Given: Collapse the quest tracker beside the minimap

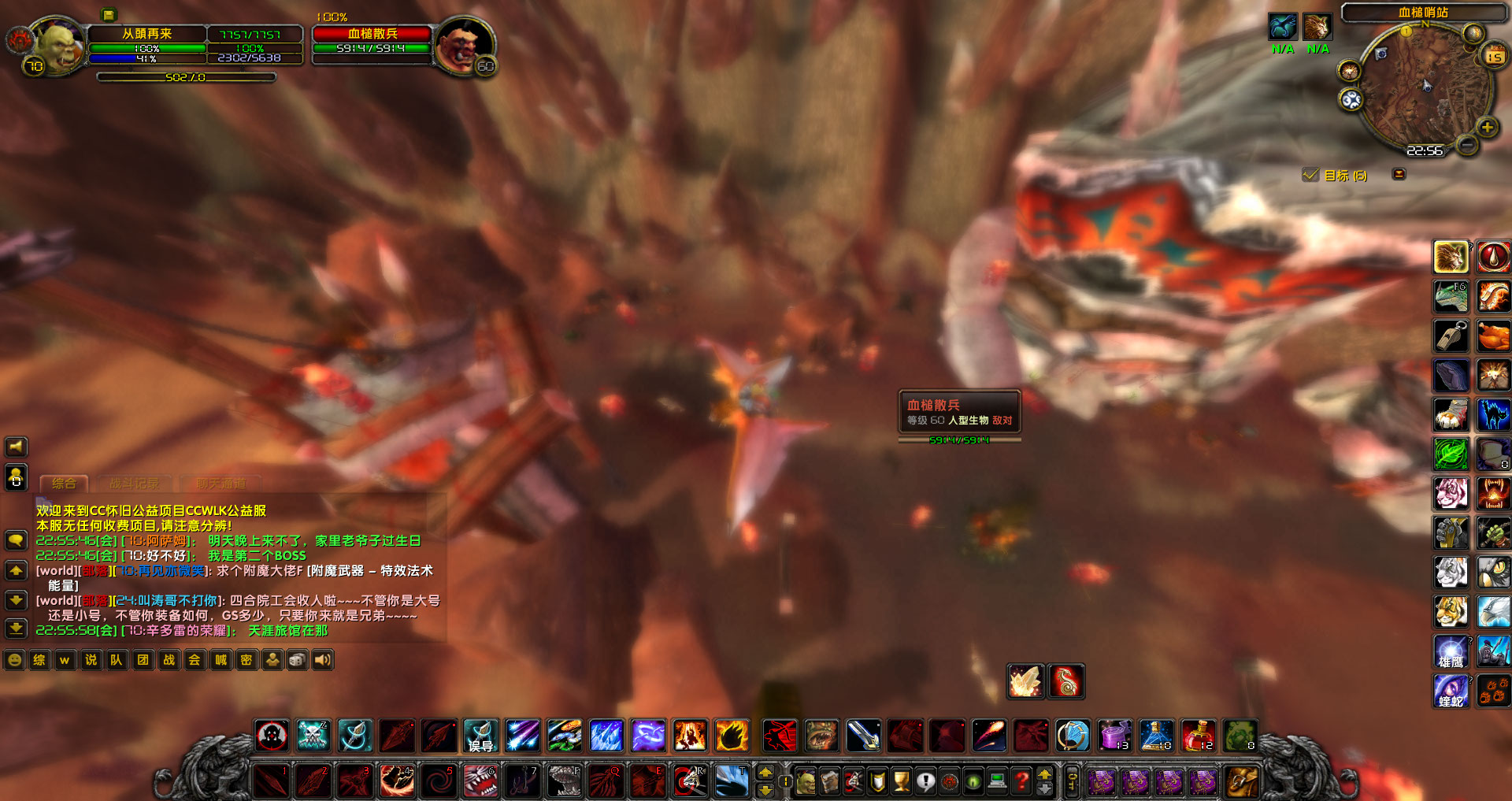Looking at the screenshot, I should point(1399,175).
